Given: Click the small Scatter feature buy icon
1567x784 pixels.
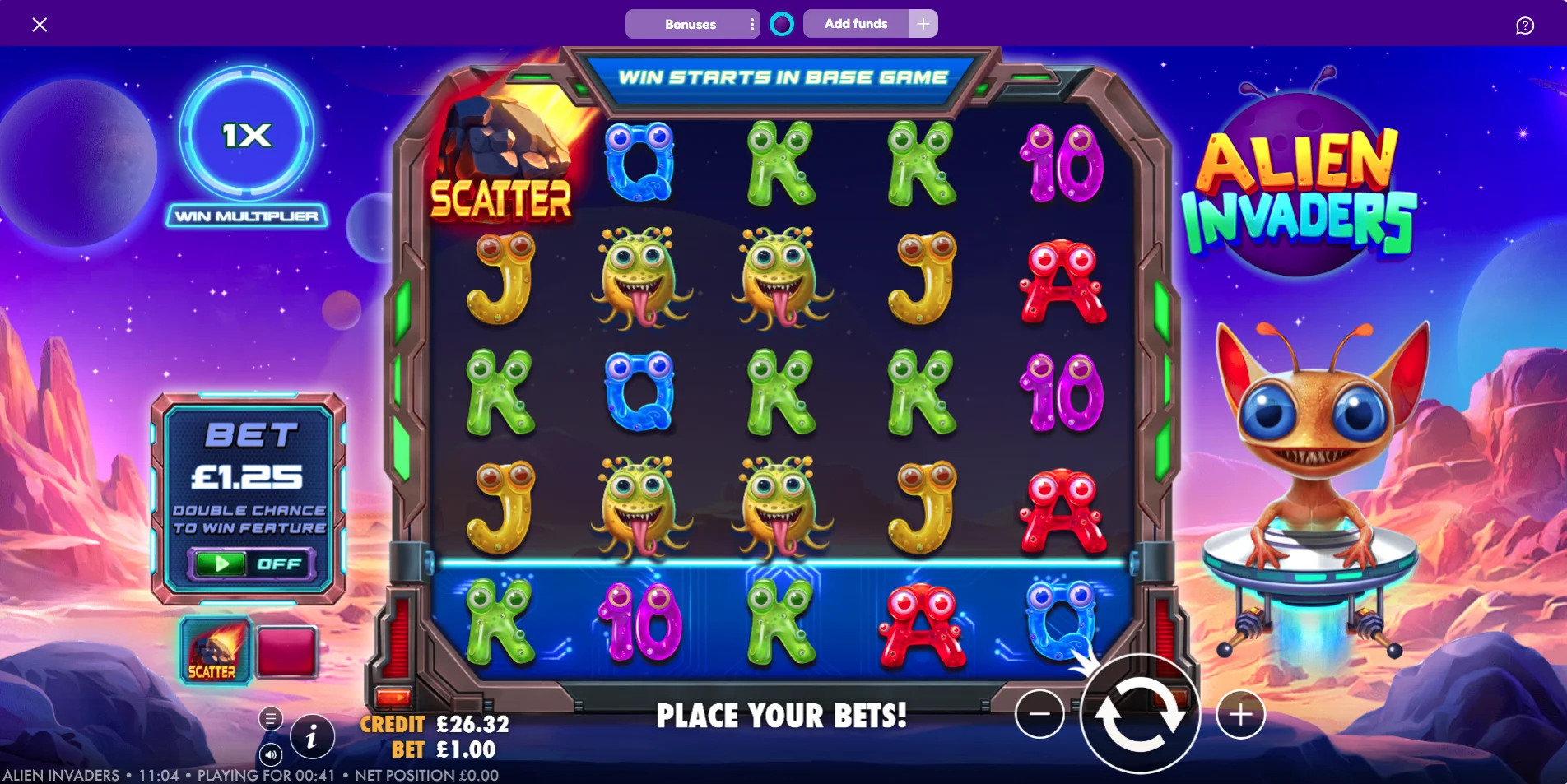Looking at the screenshot, I should click(215, 651).
